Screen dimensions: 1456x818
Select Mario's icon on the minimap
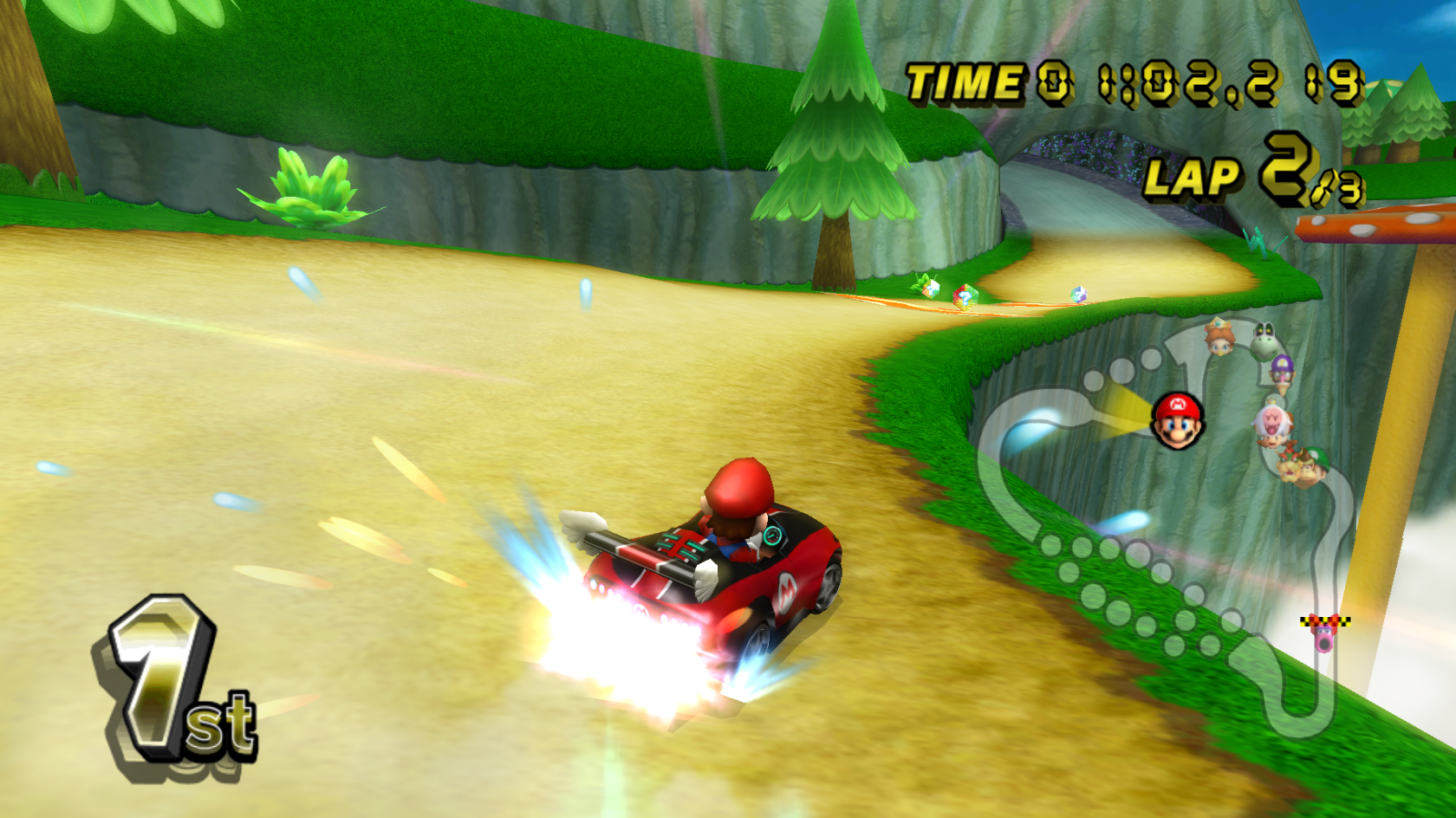(x=1178, y=421)
